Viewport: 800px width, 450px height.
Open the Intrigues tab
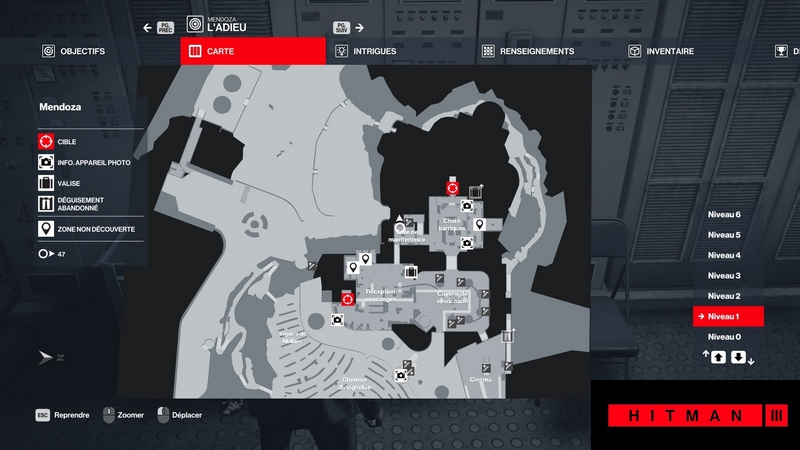[x=370, y=51]
